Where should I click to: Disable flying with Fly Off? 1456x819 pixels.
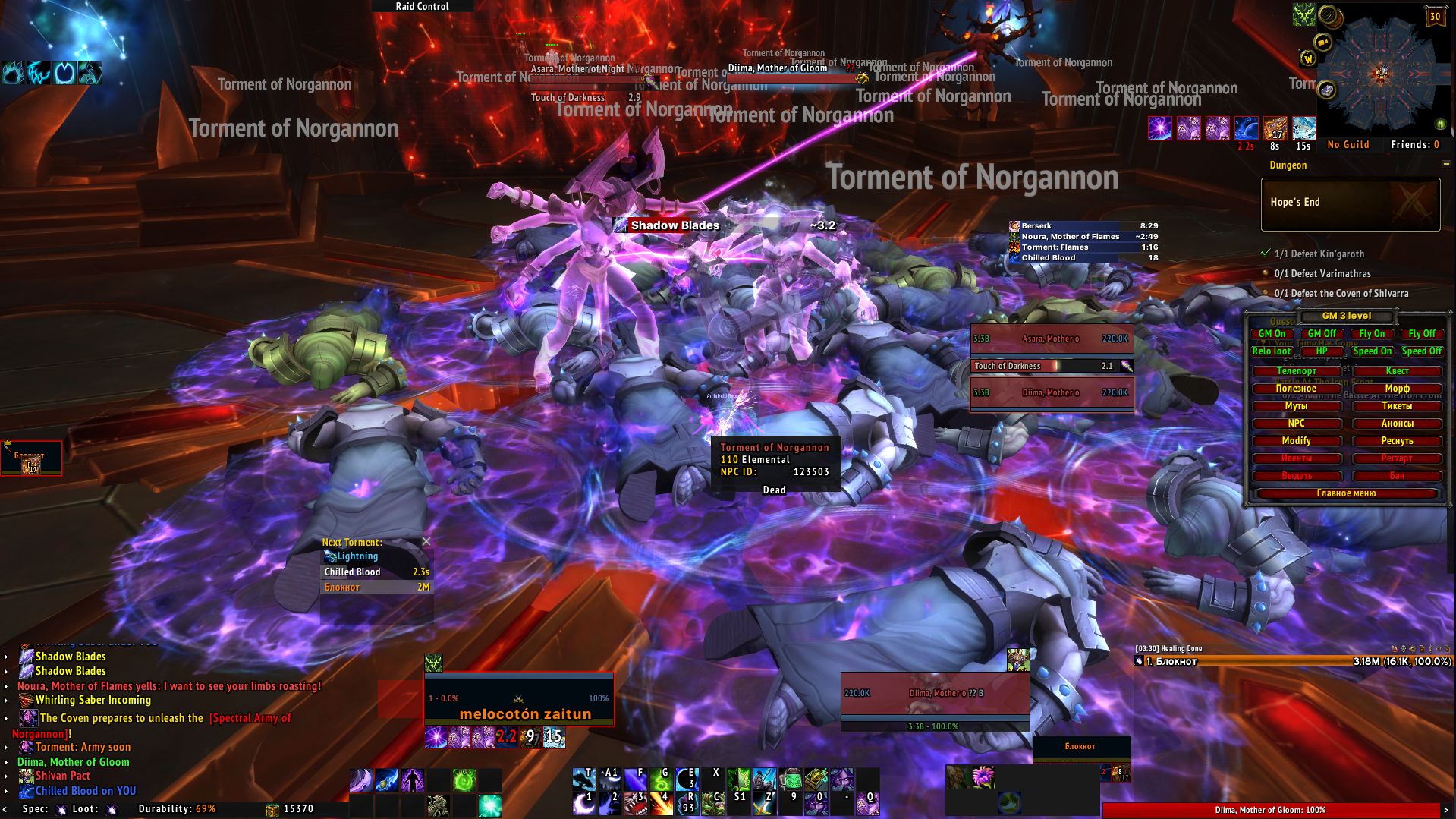tap(1421, 334)
